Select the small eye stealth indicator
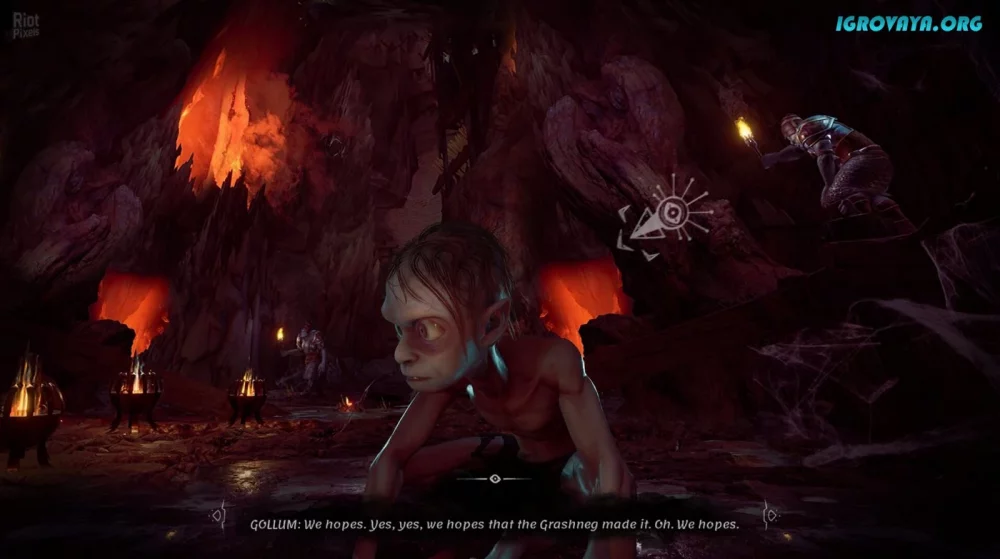1000x559 pixels. pos(495,479)
